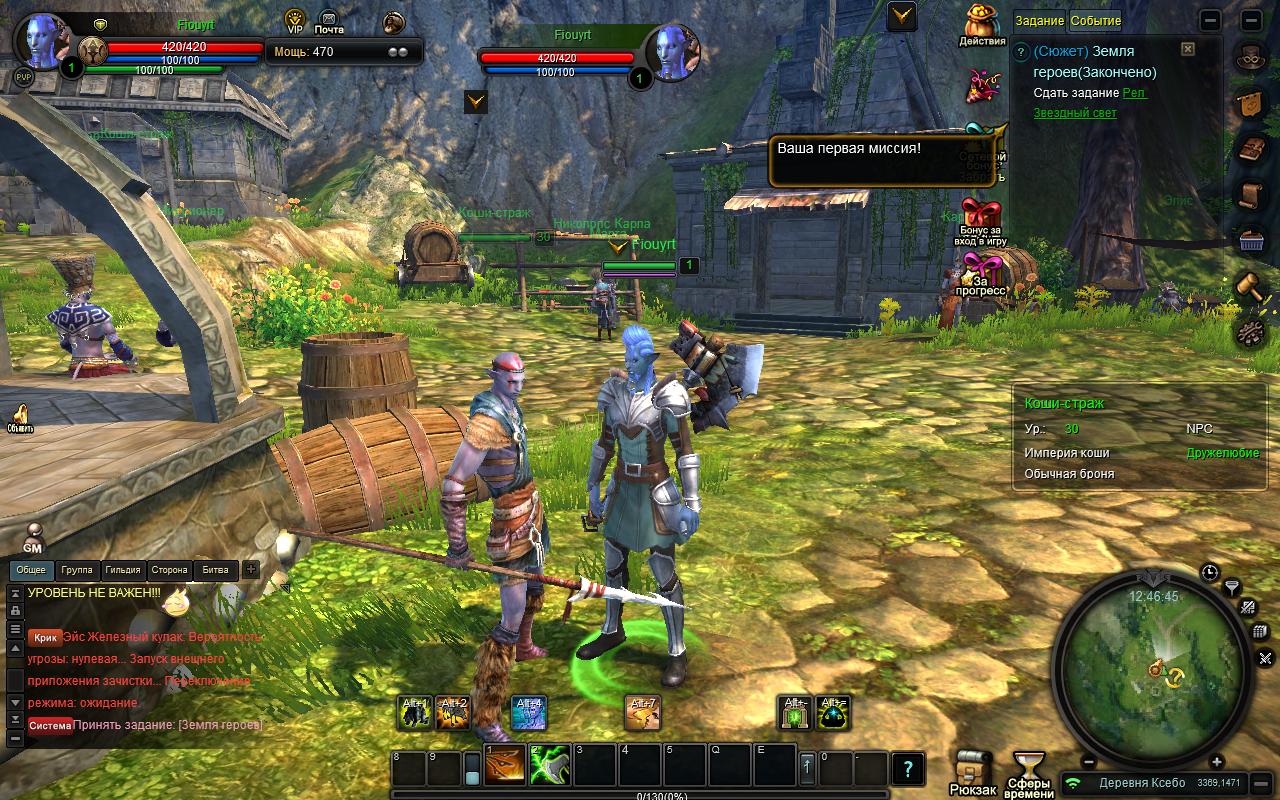
Task: Switch to the Событие tab
Action: [1095, 20]
